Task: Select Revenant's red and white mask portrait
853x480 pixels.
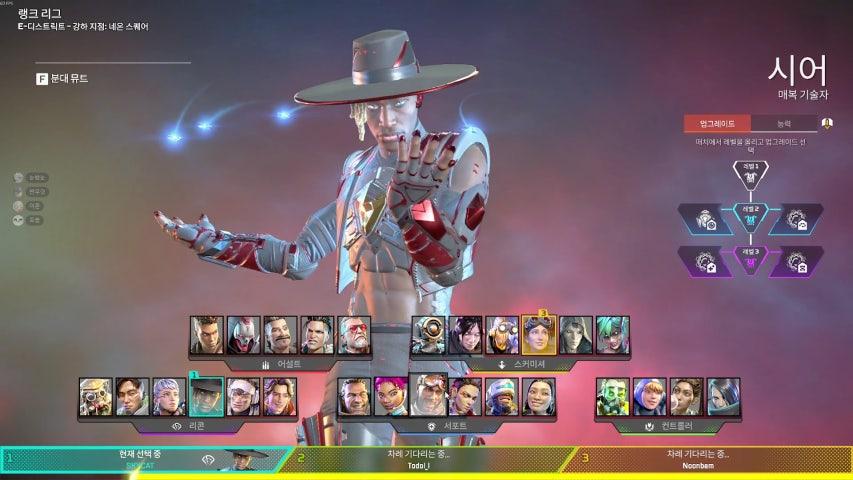Action: [243, 335]
